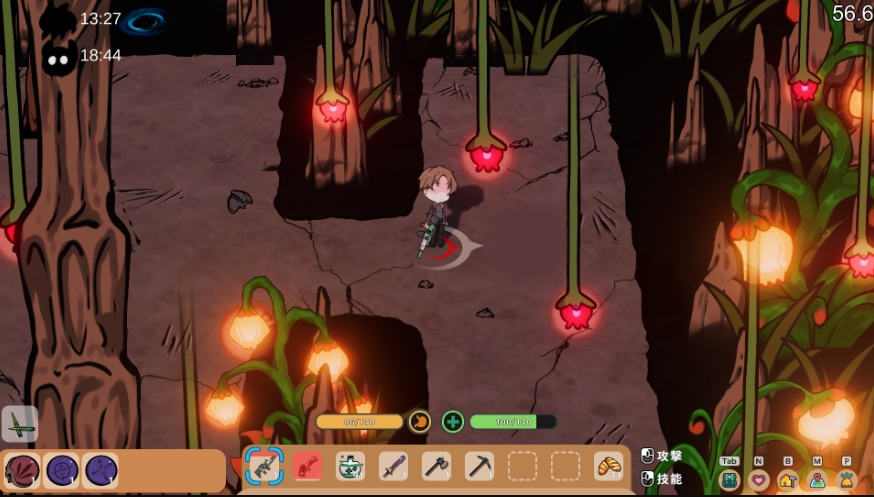Open the house building menu icon
Image resolution: width=874 pixels, height=497 pixels.
pyautogui.click(x=788, y=479)
